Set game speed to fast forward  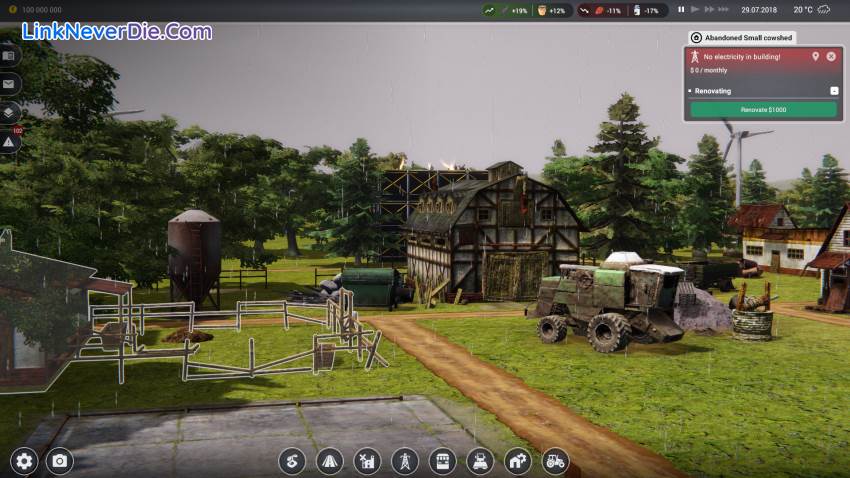[709, 9]
